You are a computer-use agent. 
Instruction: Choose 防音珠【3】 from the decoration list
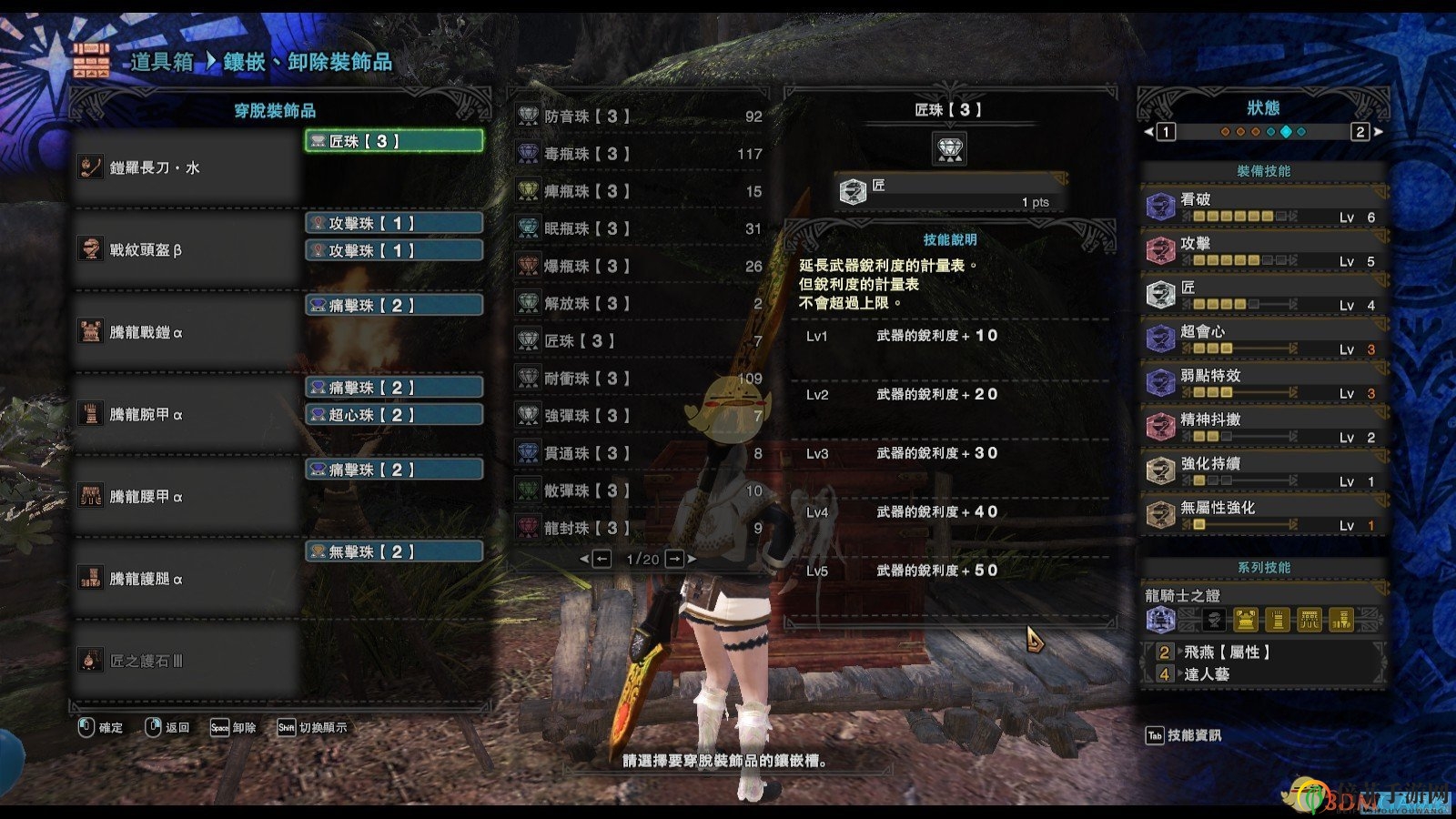(x=638, y=116)
